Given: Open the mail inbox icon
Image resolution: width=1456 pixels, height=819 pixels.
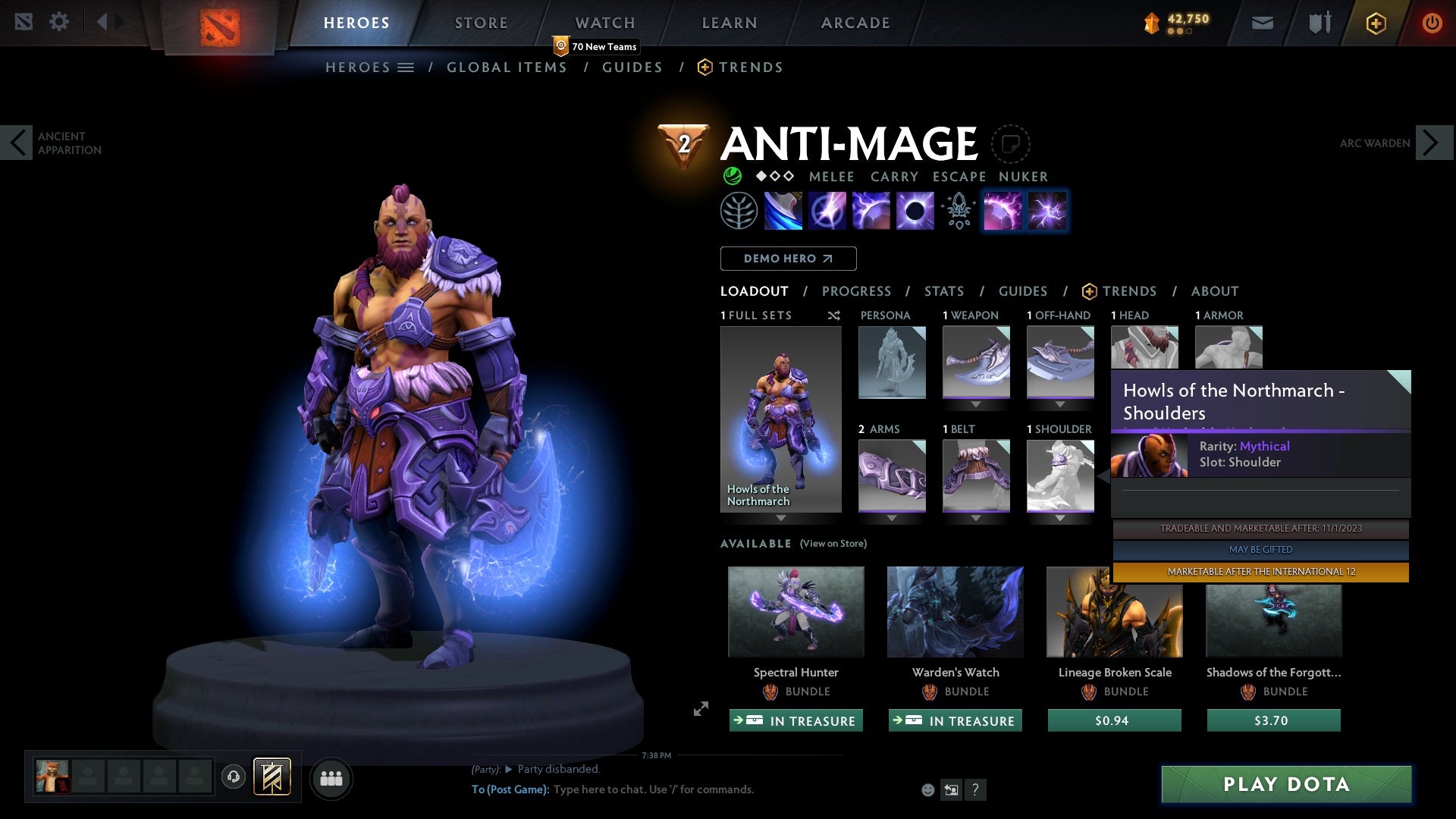Looking at the screenshot, I should coord(1263,23).
